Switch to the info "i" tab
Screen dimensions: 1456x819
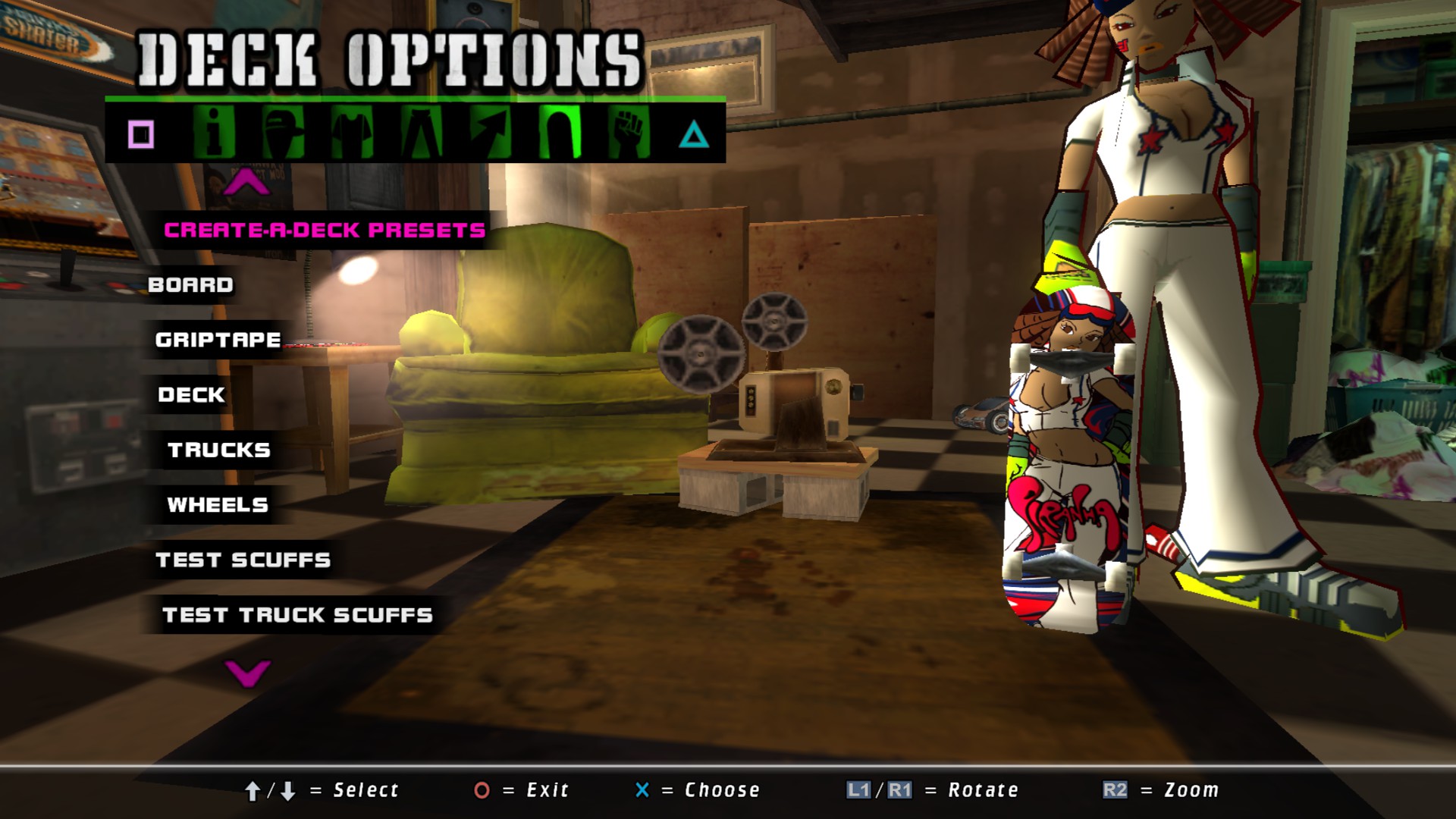[x=213, y=132]
